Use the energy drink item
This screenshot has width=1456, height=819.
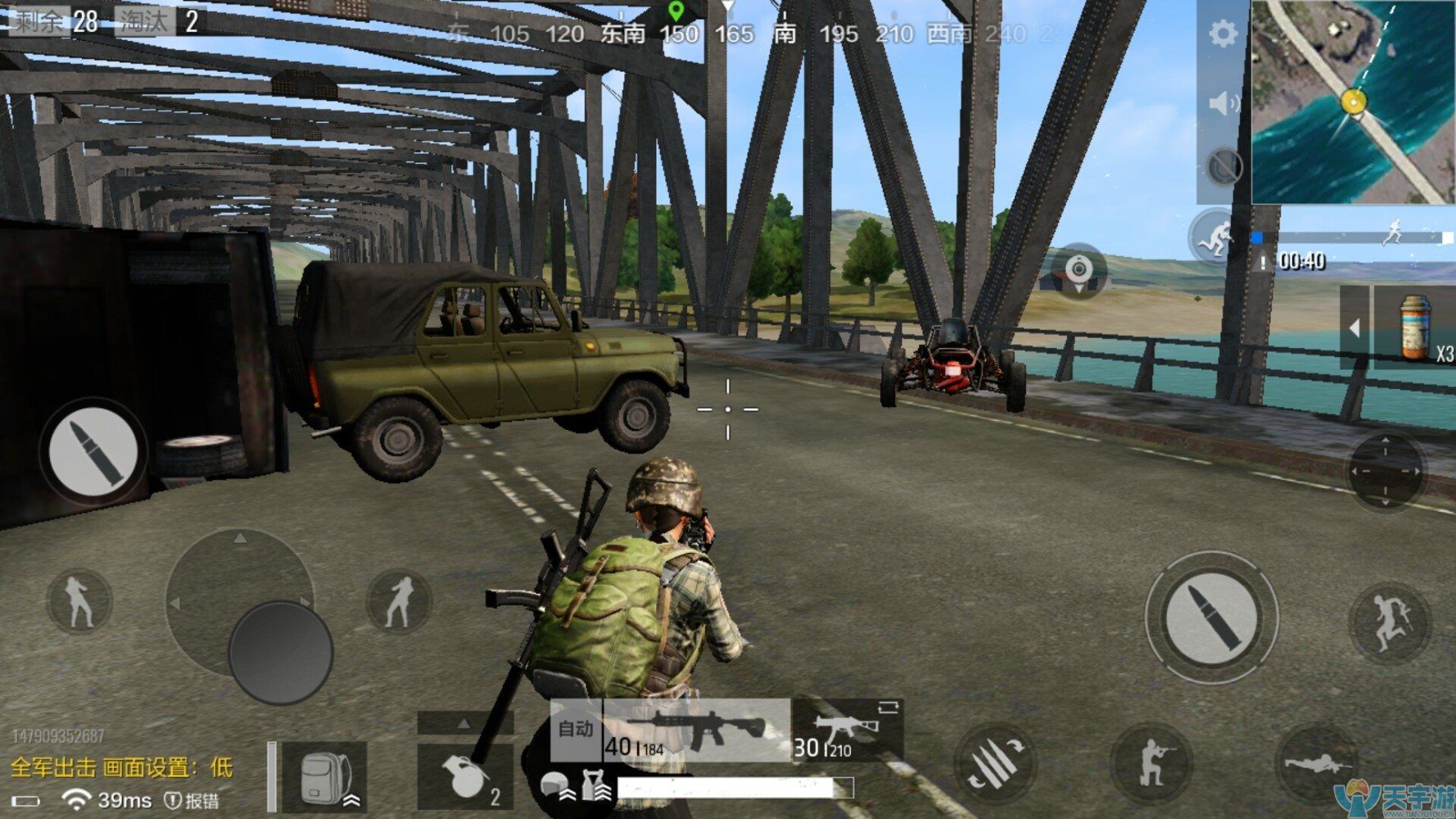1415,328
